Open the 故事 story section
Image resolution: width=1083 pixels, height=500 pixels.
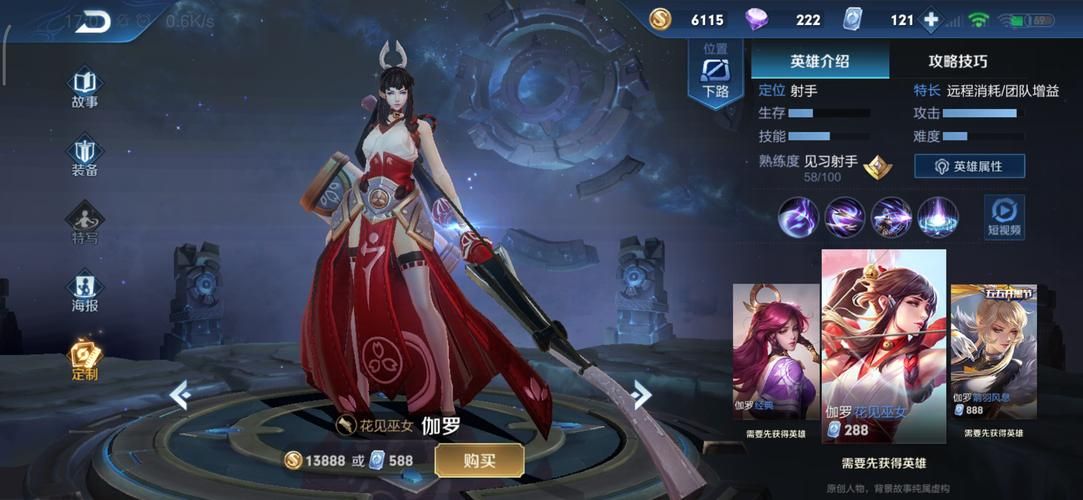pyautogui.click(x=85, y=87)
